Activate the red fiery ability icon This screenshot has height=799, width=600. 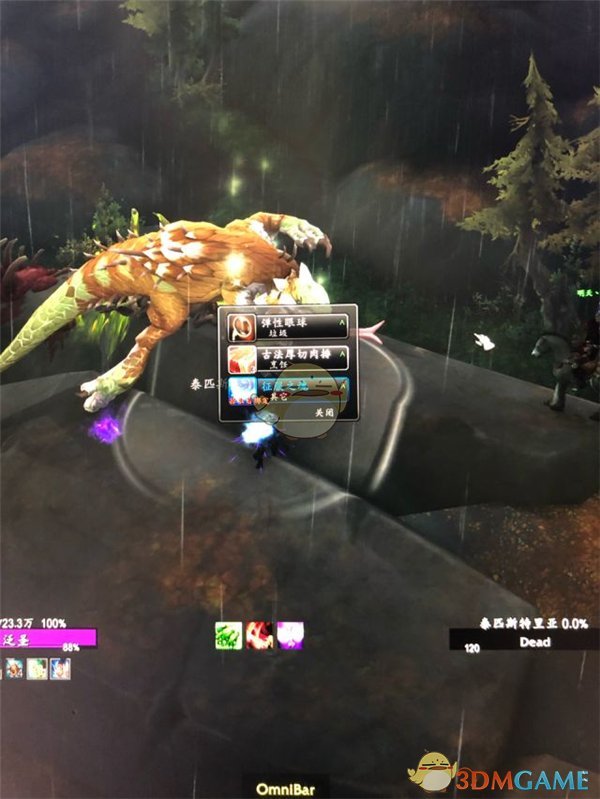[x=260, y=634]
